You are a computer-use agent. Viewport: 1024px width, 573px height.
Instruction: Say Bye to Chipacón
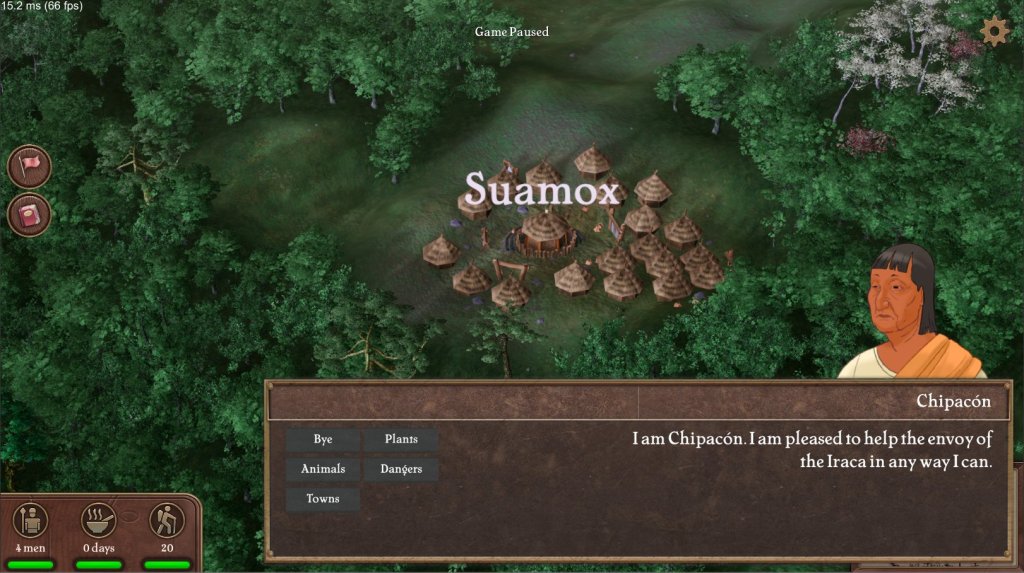(x=323, y=439)
